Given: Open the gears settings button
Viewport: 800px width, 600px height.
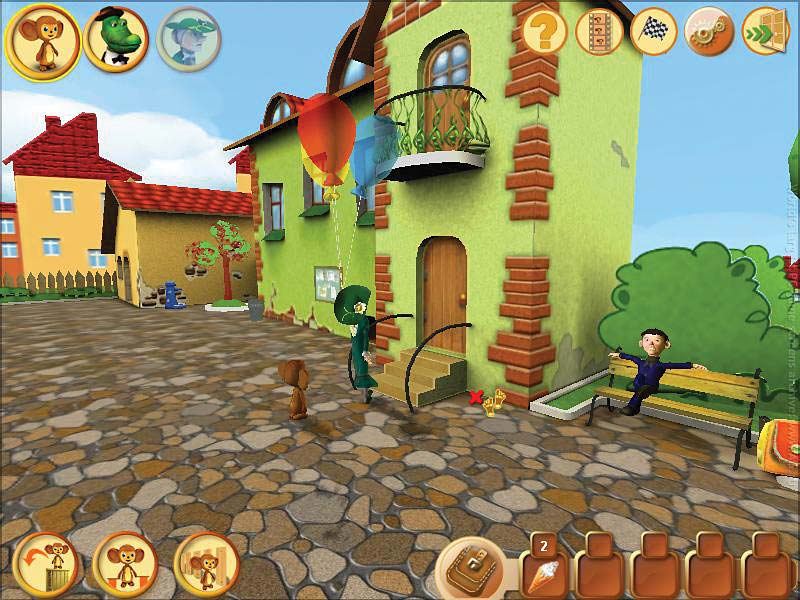Looking at the screenshot, I should pos(709,33).
